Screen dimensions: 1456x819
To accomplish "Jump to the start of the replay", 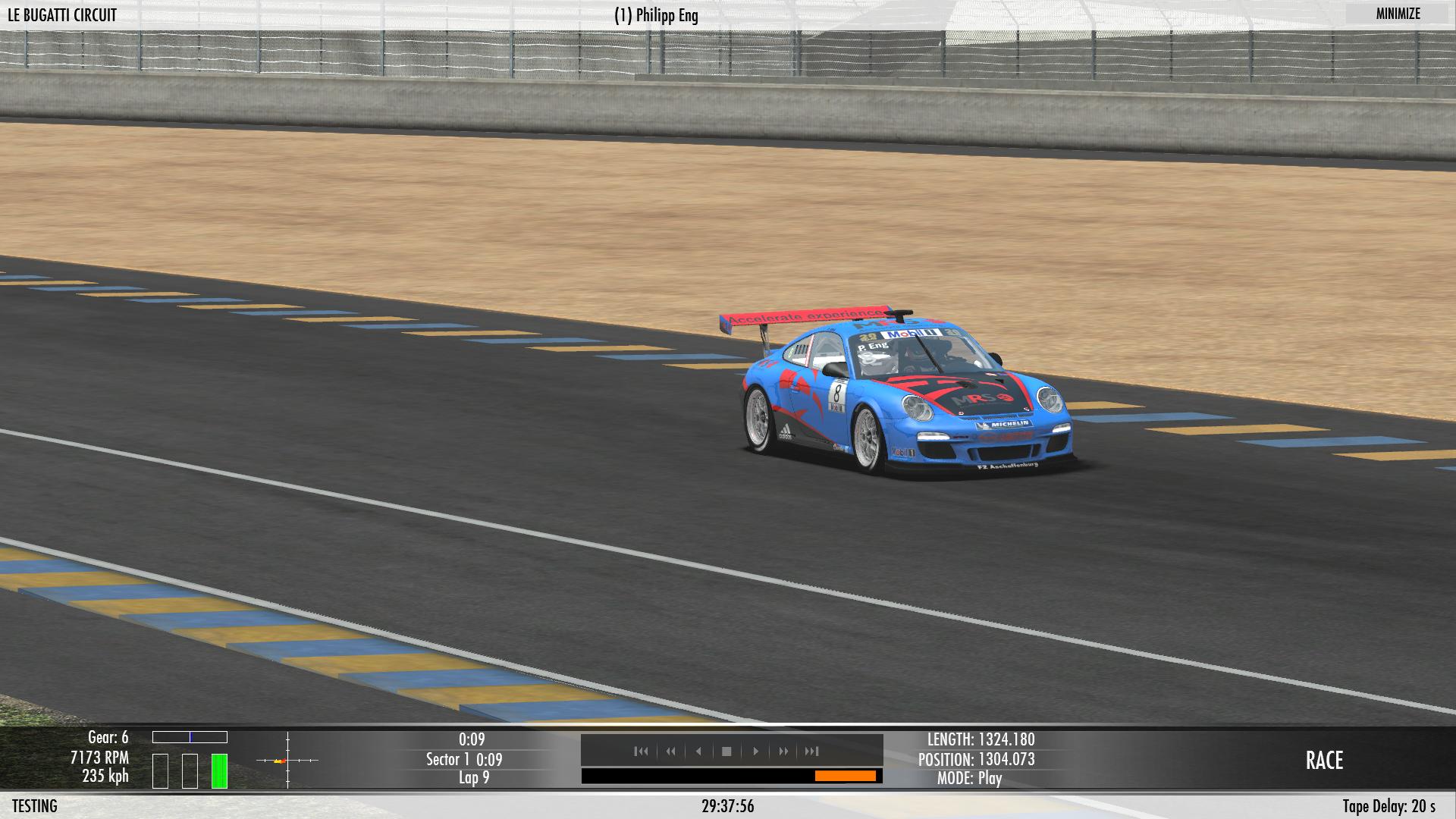I will click(x=642, y=752).
